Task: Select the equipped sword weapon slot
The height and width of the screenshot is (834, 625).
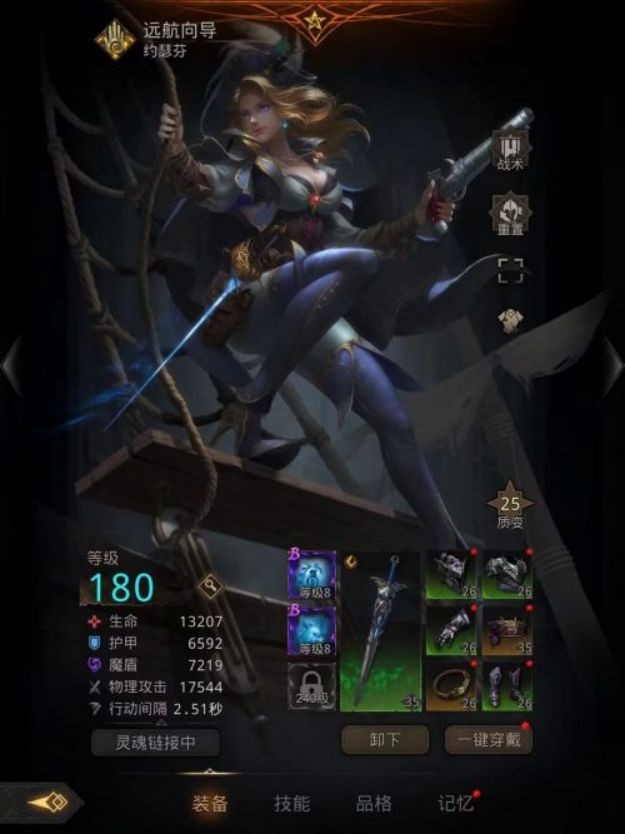Action: coord(381,630)
